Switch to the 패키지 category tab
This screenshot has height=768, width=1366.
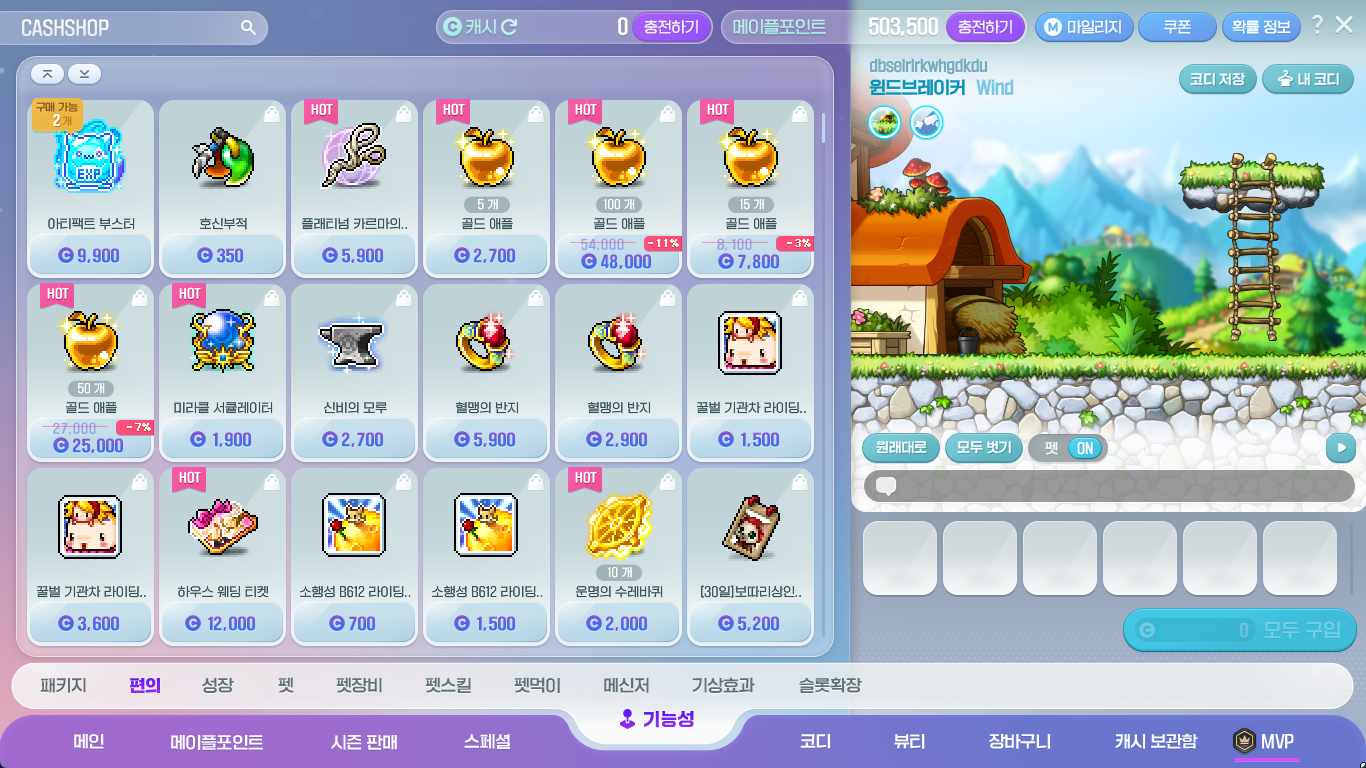[x=63, y=686]
